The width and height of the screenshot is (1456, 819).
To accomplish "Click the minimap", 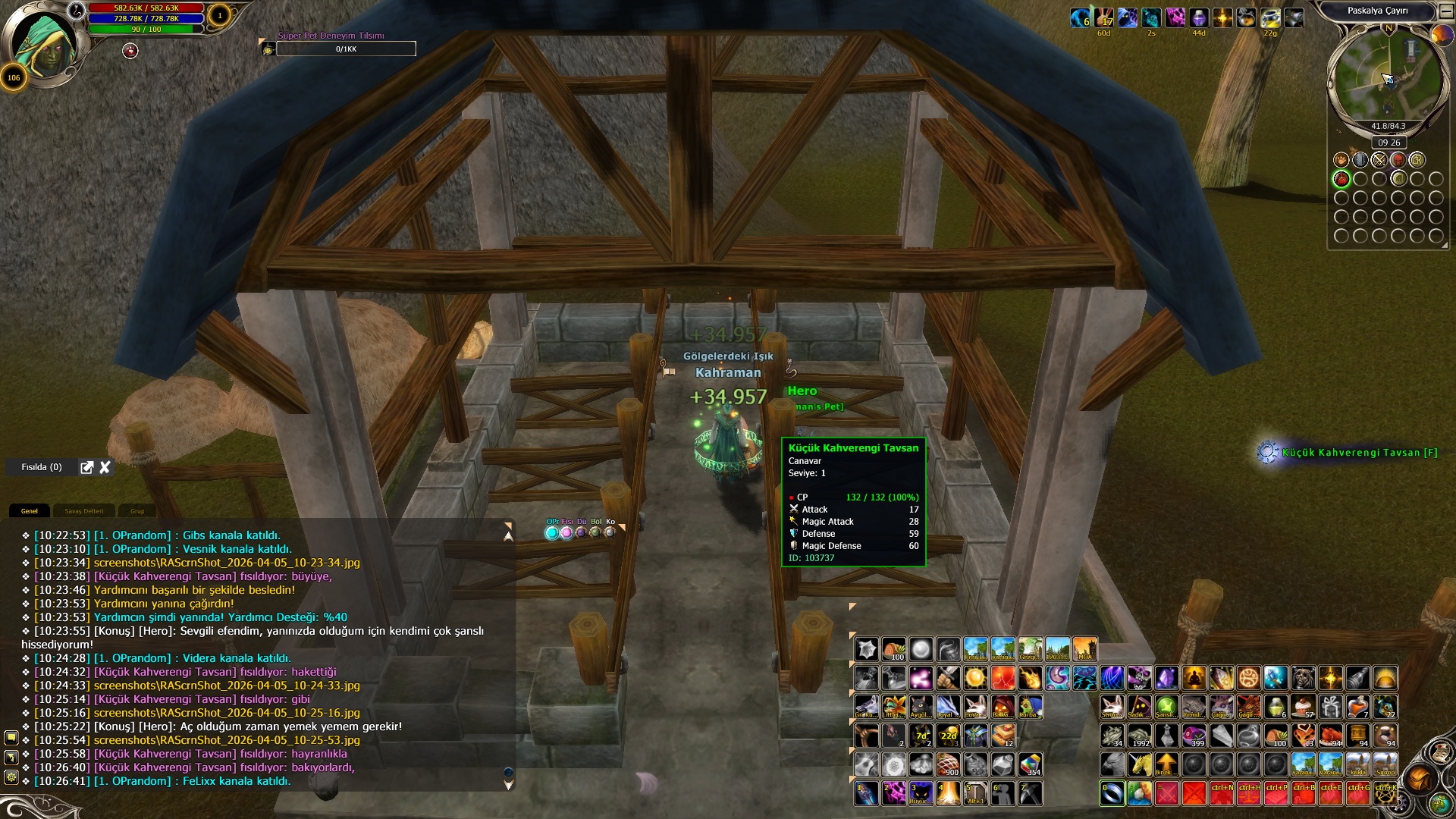I will pyautogui.click(x=1385, y=77).
